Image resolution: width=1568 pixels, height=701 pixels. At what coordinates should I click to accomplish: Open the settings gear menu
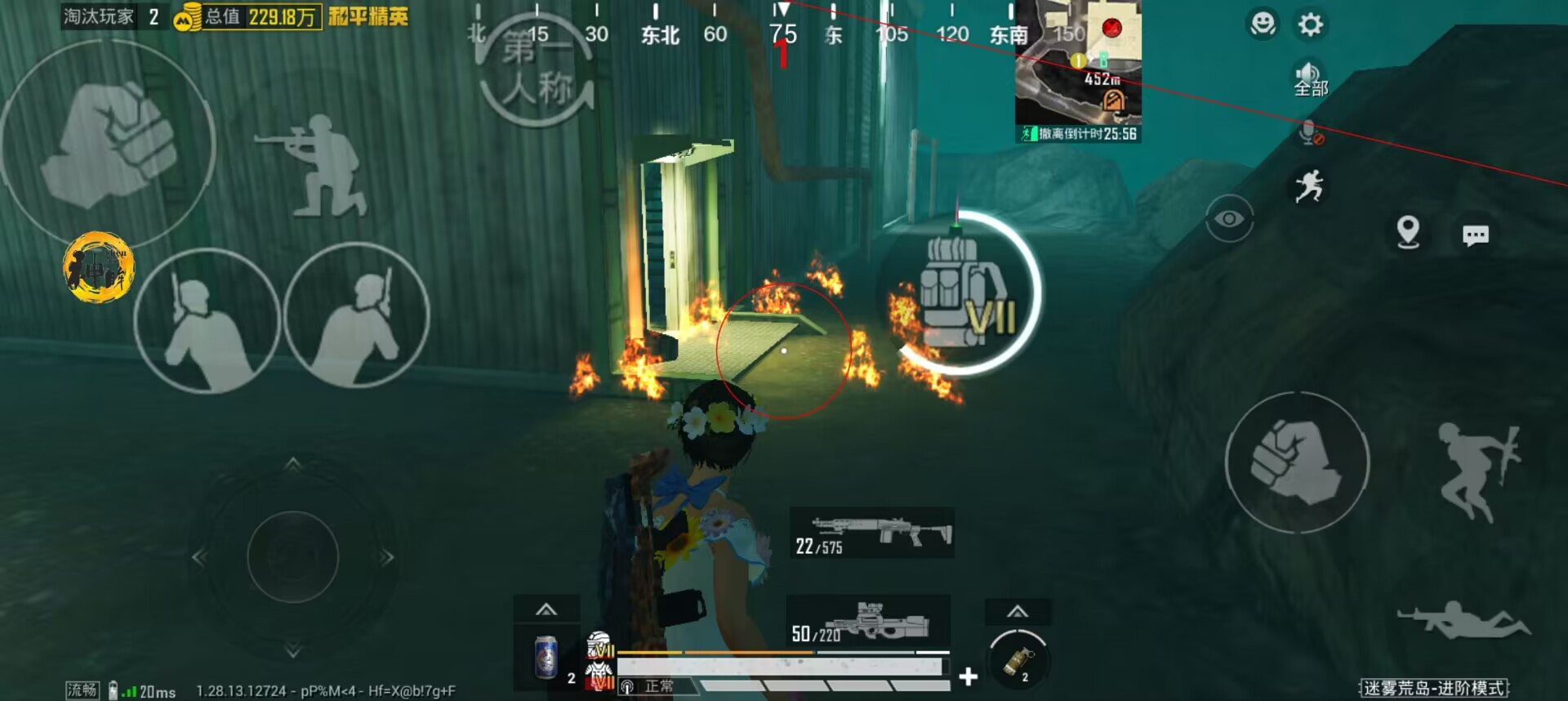[x=1310, y=25]
